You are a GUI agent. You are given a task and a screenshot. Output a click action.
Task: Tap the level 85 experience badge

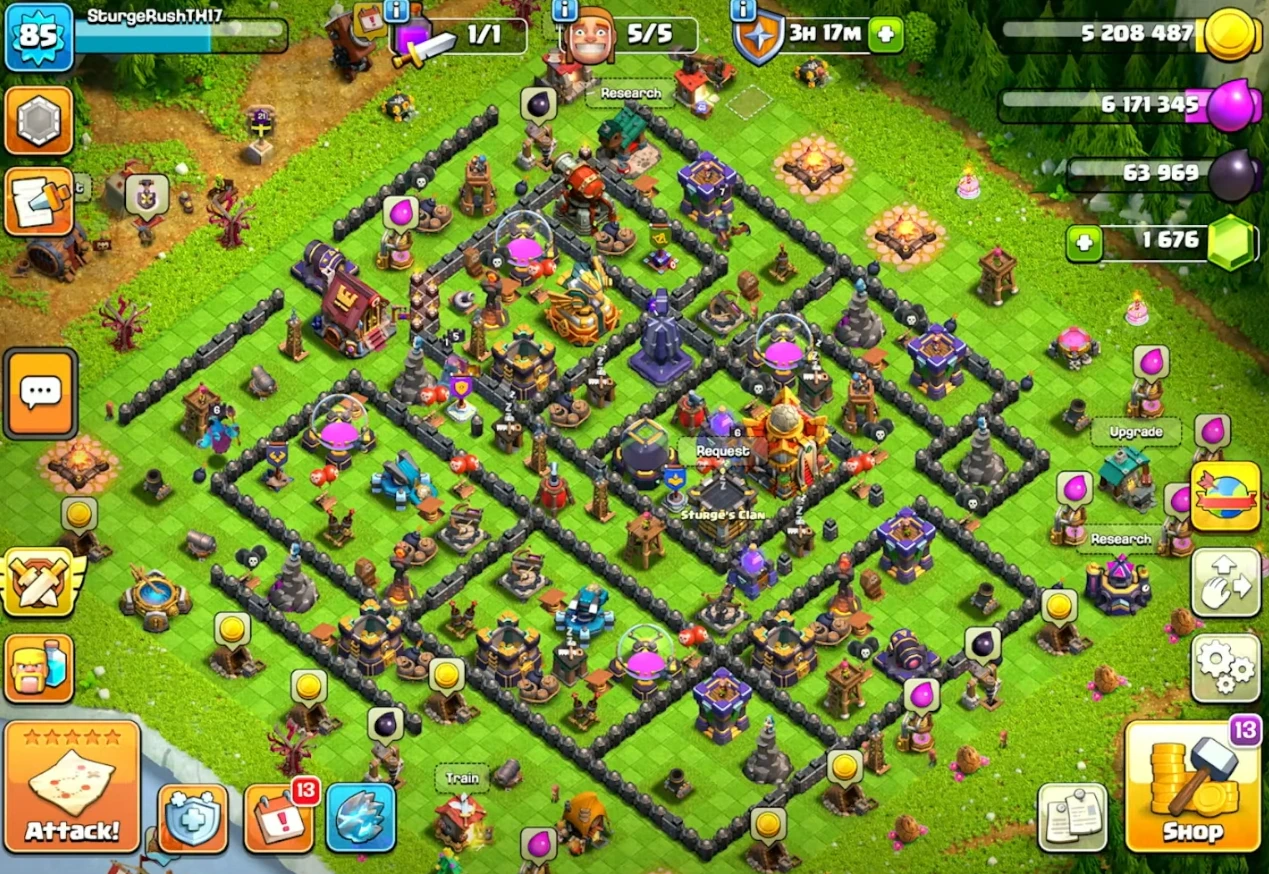[38, 38]
